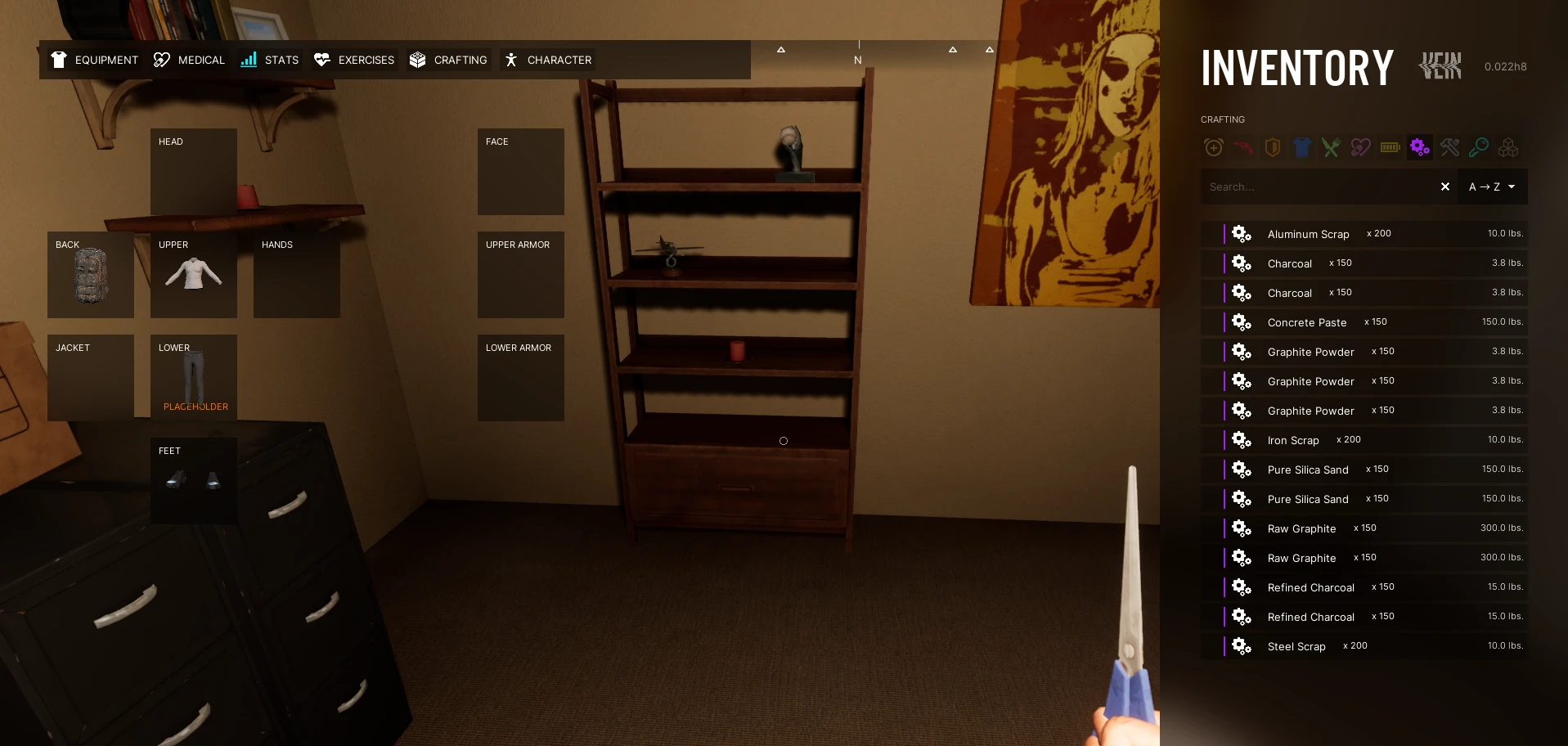The width and height of the screenshot is (1568, 746).
Task: Go to the Character tab
Action: (547, 60)
